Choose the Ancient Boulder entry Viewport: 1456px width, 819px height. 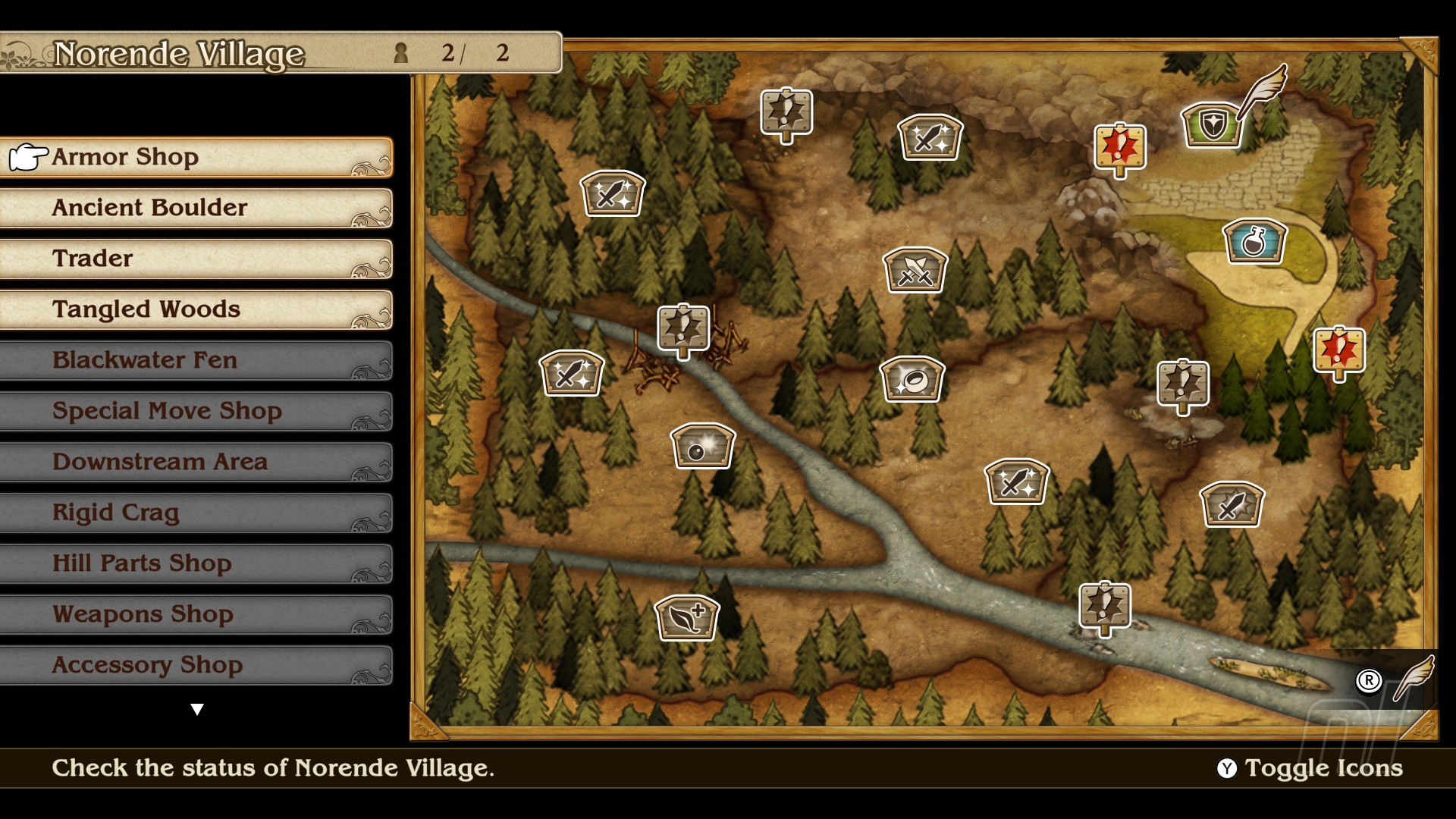[197, 208]
